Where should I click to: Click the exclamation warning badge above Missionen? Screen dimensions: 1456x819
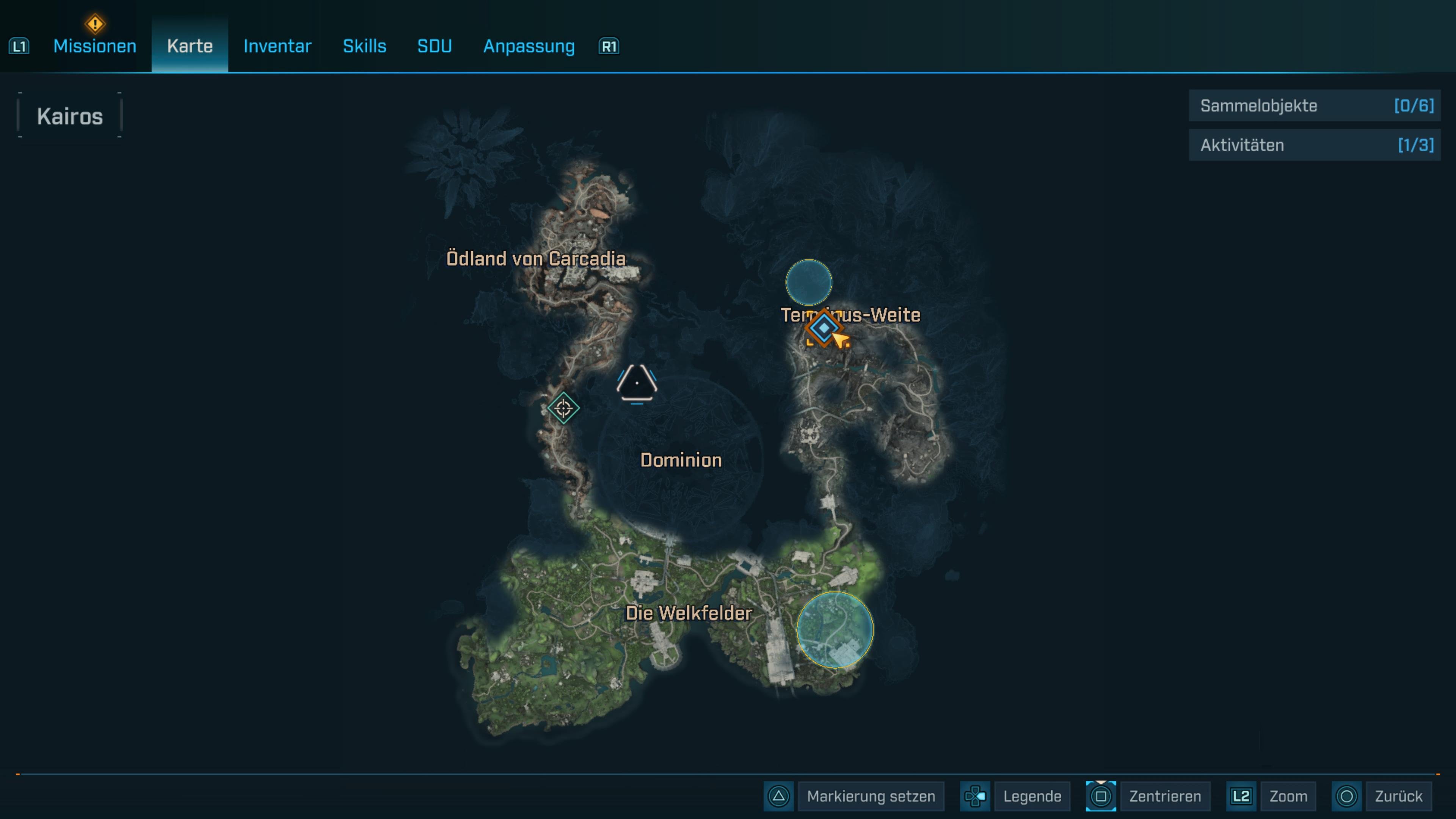(x=94, y=24)
